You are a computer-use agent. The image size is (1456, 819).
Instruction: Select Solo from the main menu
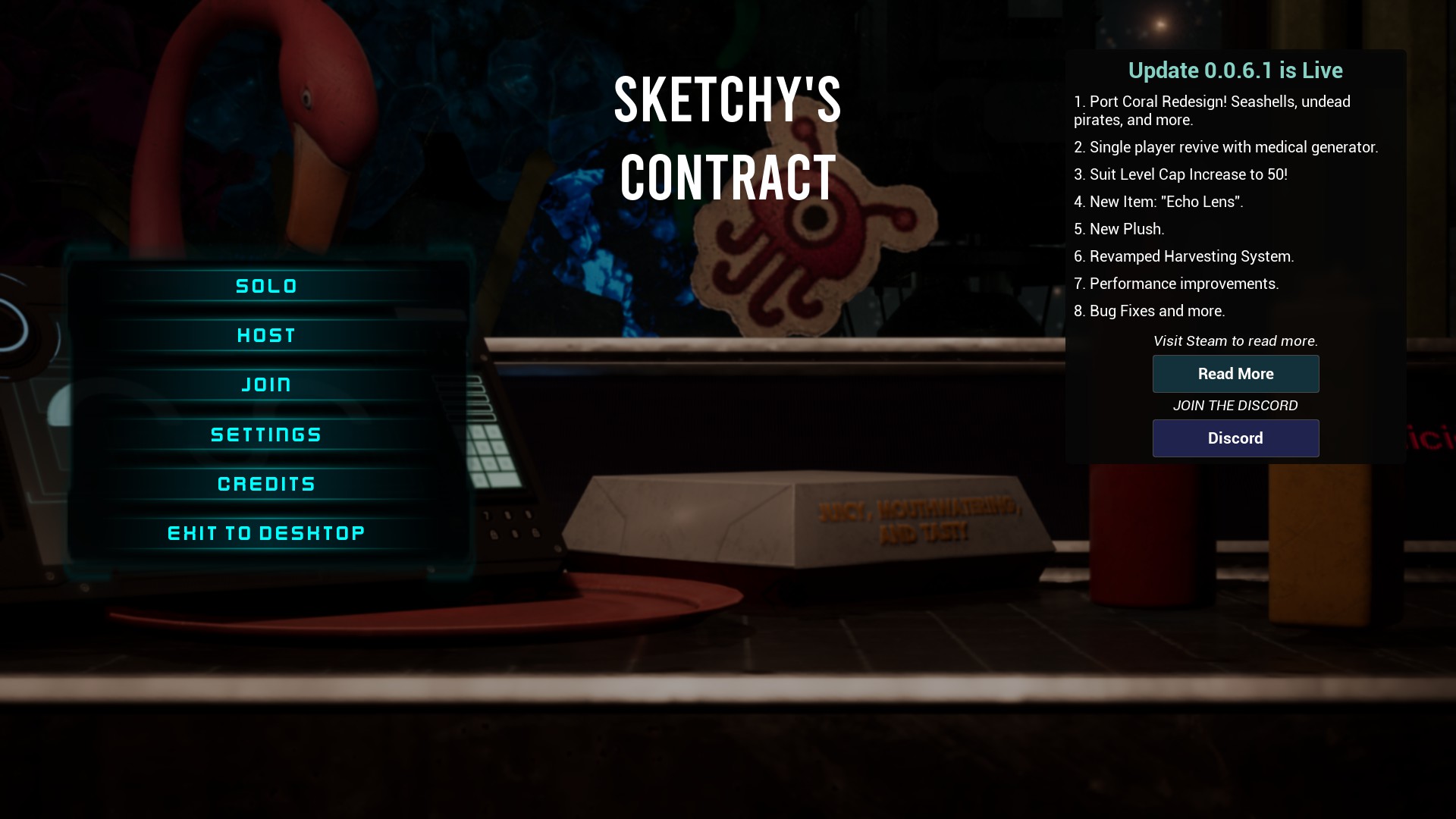(x=265, y=286)
